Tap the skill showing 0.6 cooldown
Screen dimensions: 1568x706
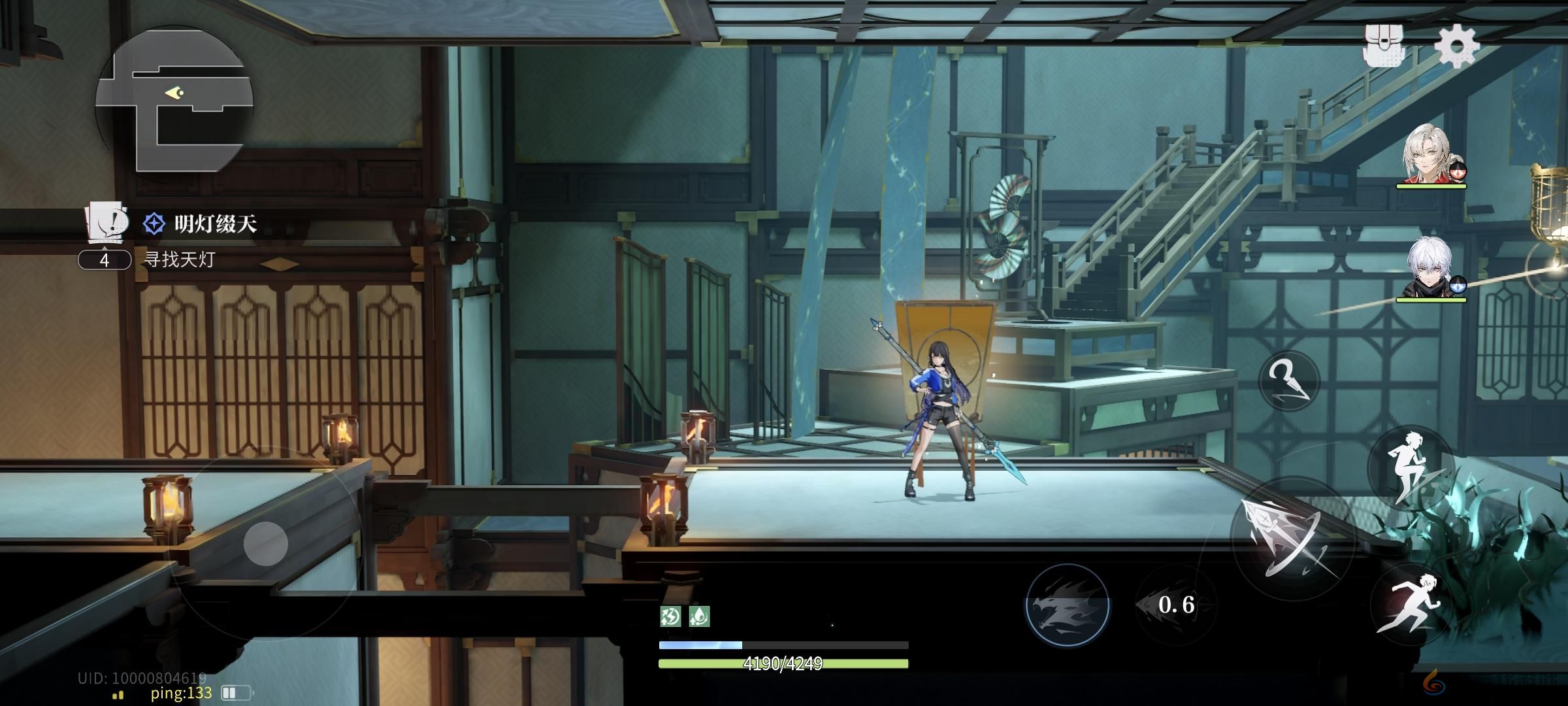tap(1176, 605)
